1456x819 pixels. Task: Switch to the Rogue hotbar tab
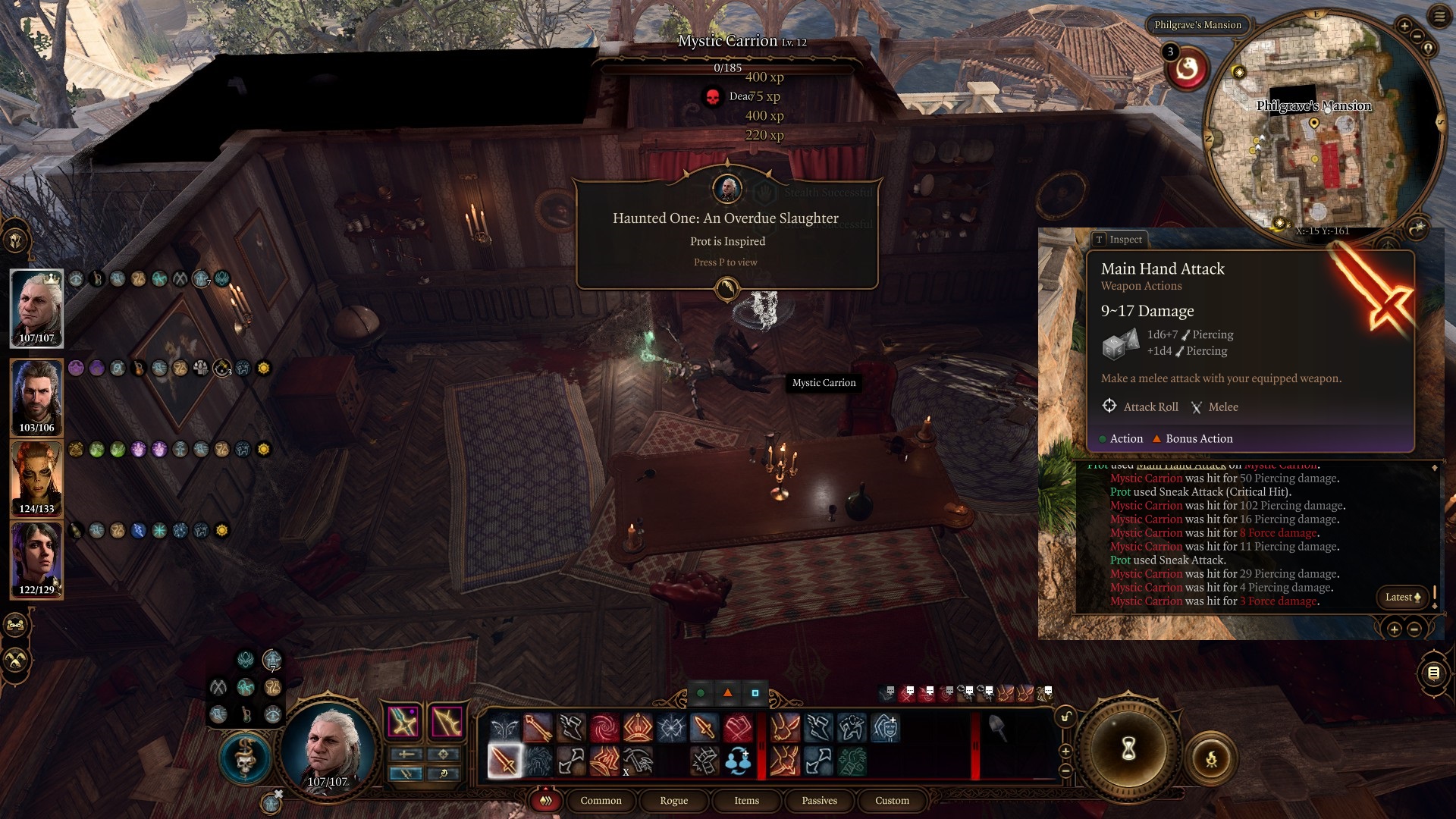[673, 801]
